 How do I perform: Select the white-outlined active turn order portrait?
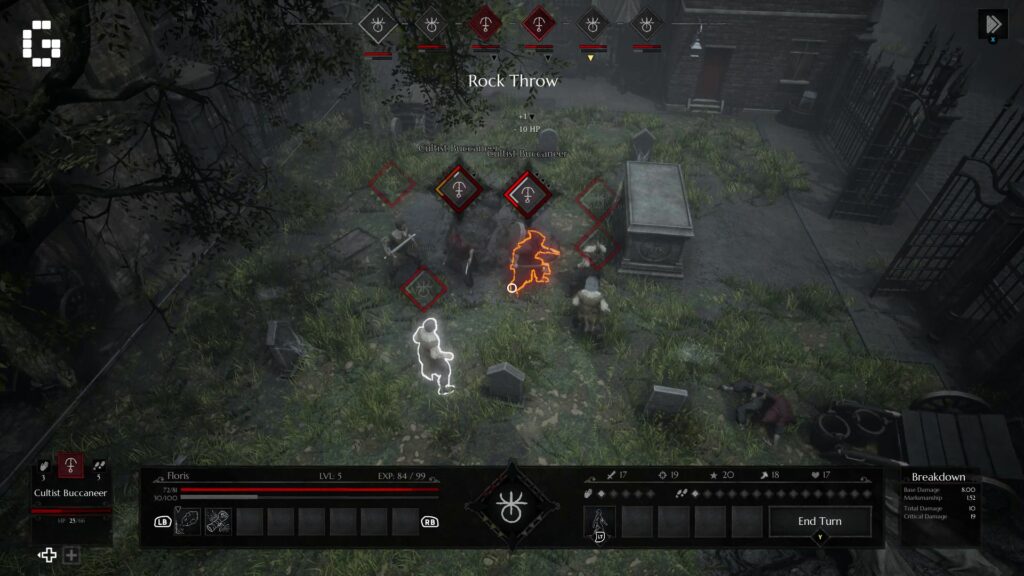(x=378, y=22)
